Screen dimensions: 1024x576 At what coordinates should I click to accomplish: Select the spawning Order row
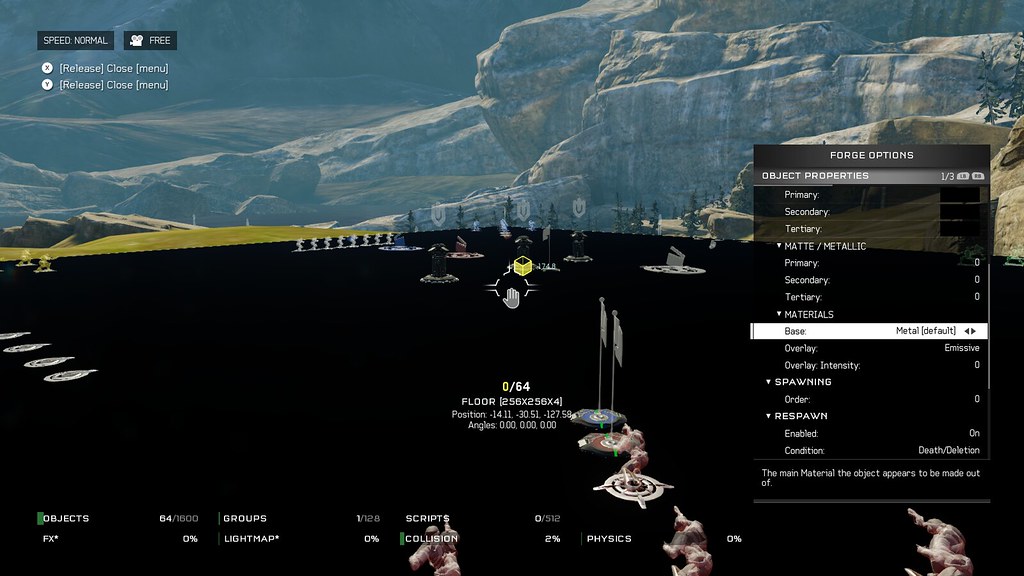[870, 399]
